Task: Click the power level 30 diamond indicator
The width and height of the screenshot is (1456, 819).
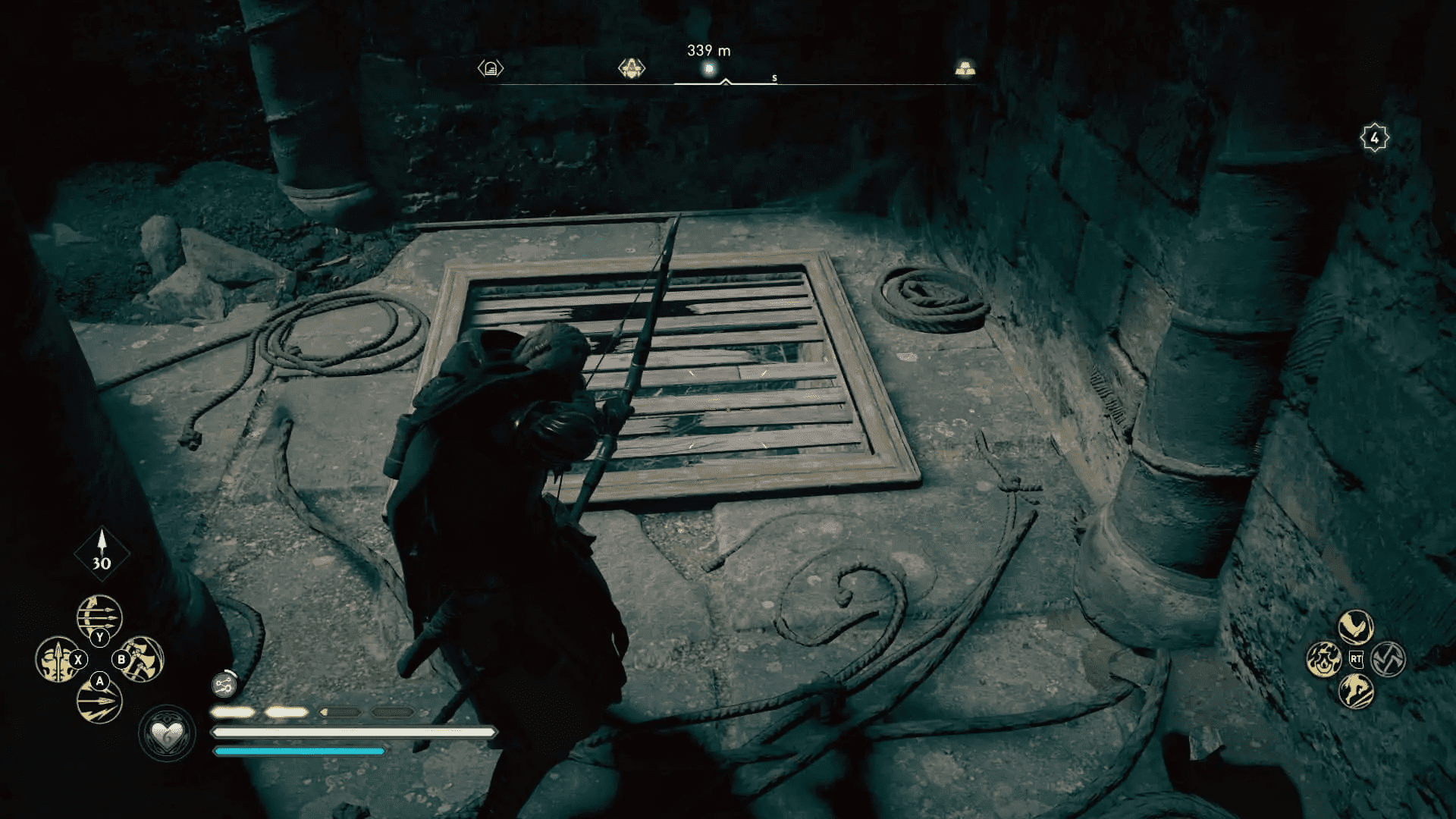Action: pyautogui.click(x=101, y=554)
